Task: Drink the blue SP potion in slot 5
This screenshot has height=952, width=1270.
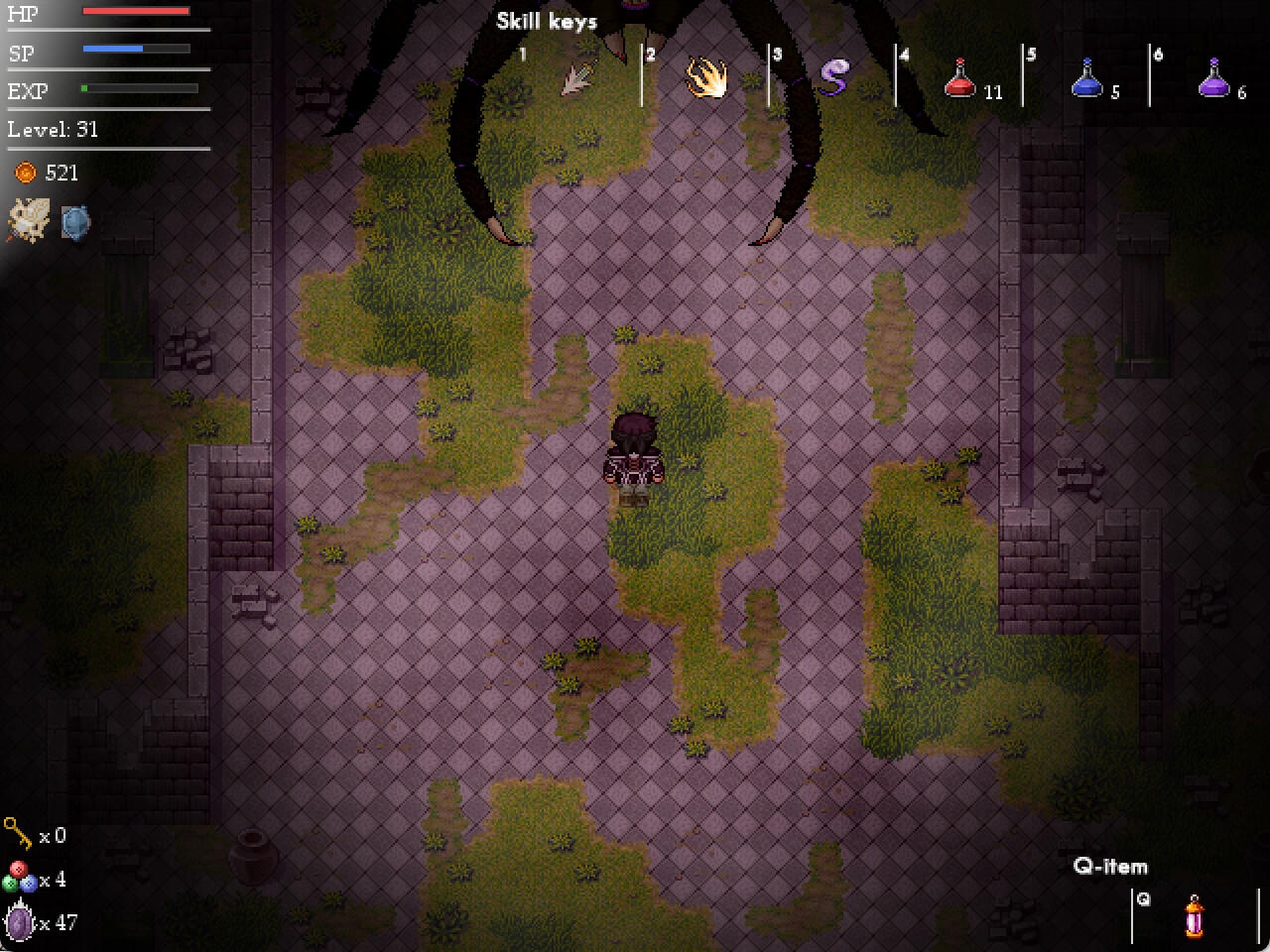Action: (1085, 83)
